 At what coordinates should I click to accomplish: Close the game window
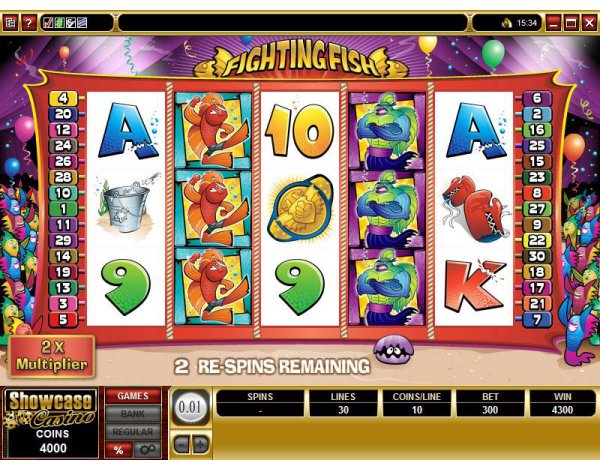[588, 22]
